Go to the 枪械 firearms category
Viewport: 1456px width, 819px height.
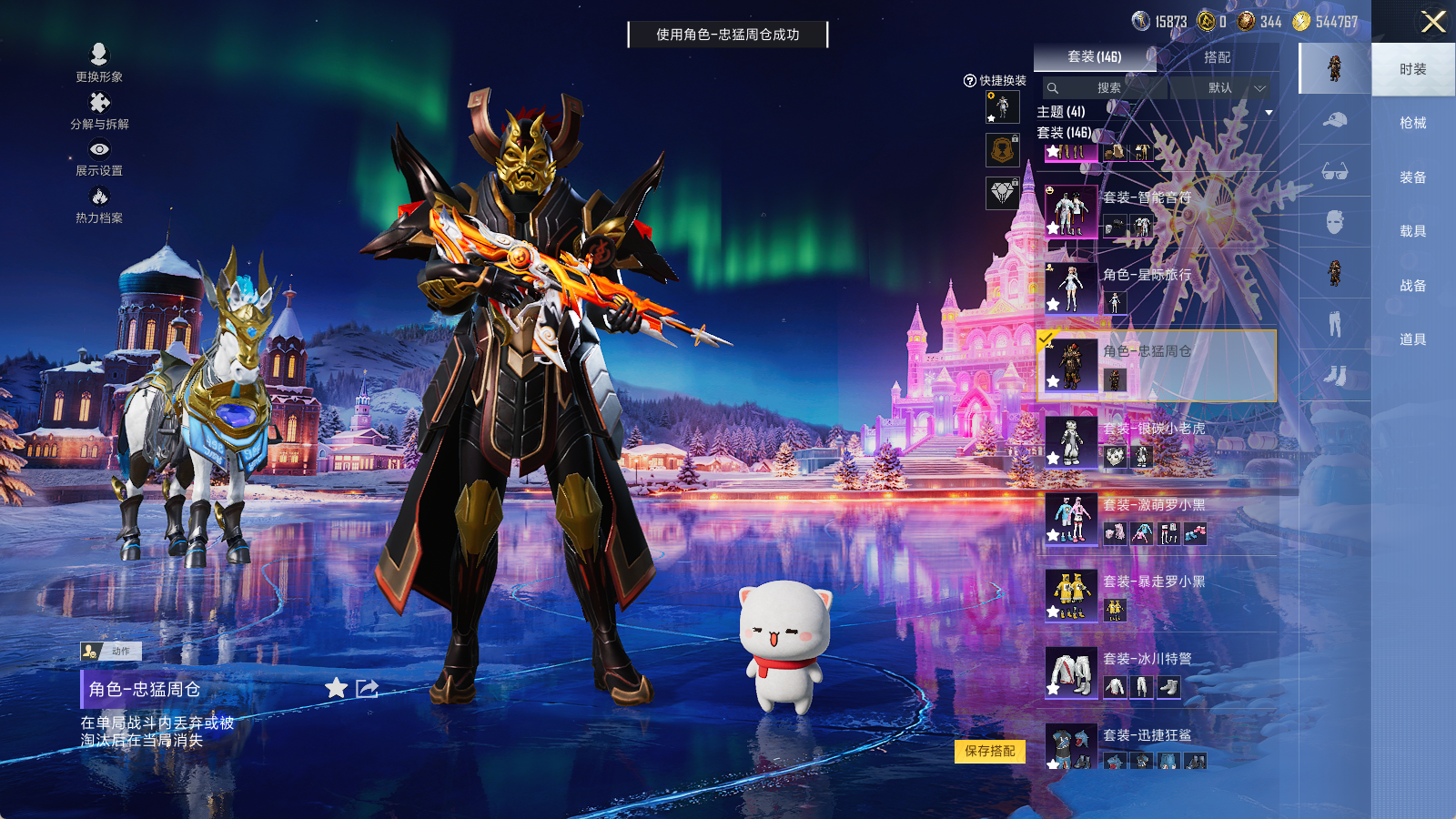click(1412, 123)
